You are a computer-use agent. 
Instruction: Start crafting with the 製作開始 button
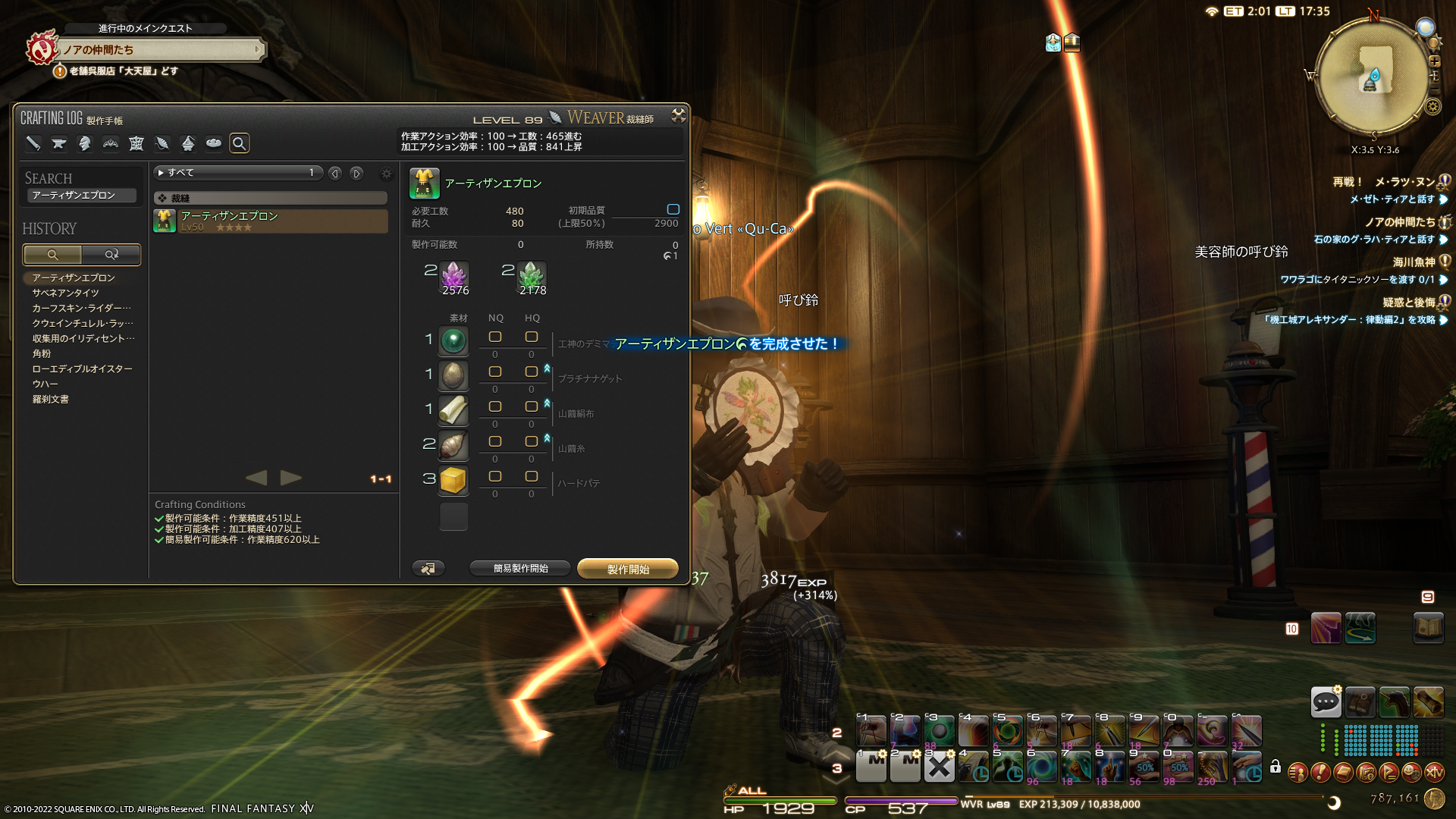tap(628, 569)
